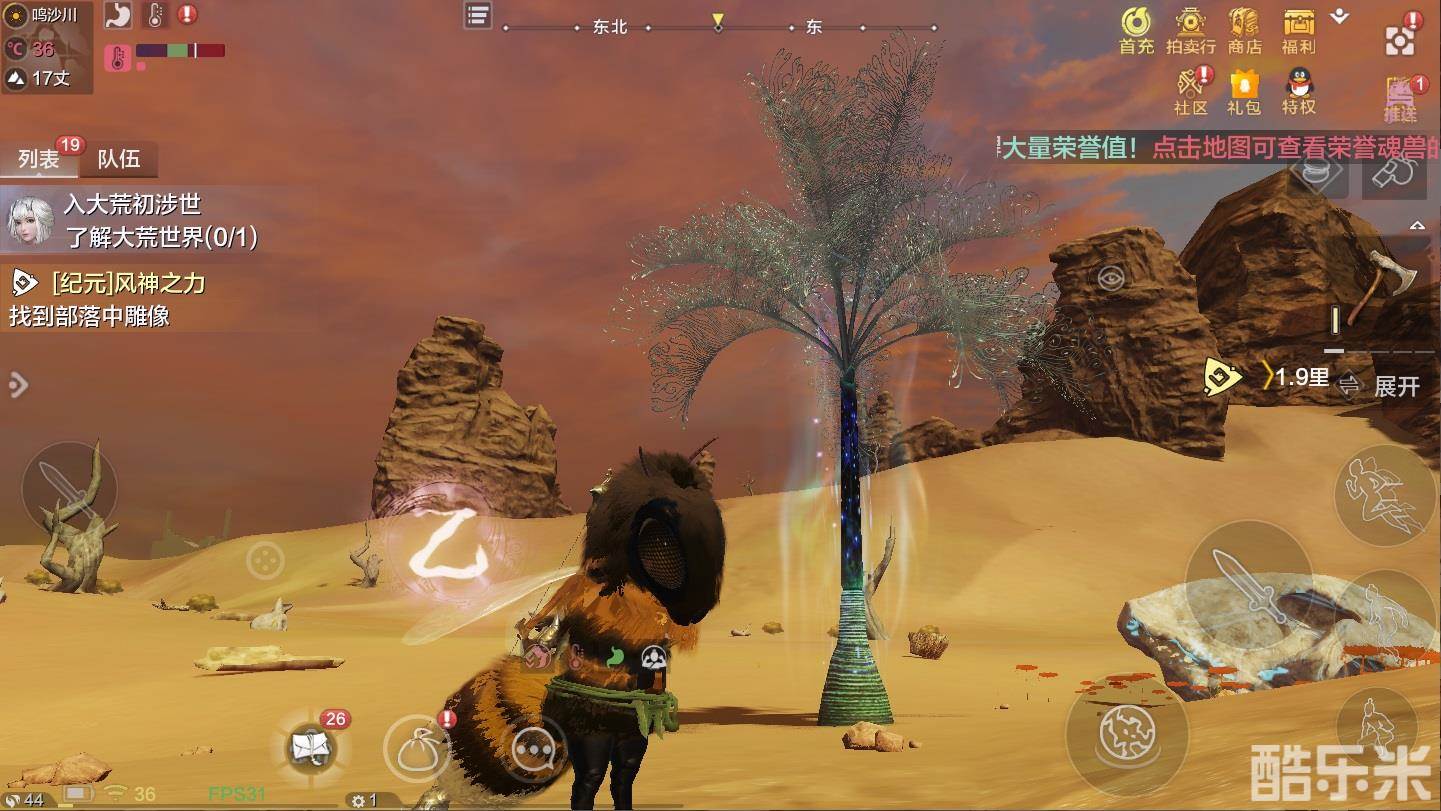Open the journal book with 26 badge
Viewport: 1441px width, 811px height.
[x=308, y=746]
